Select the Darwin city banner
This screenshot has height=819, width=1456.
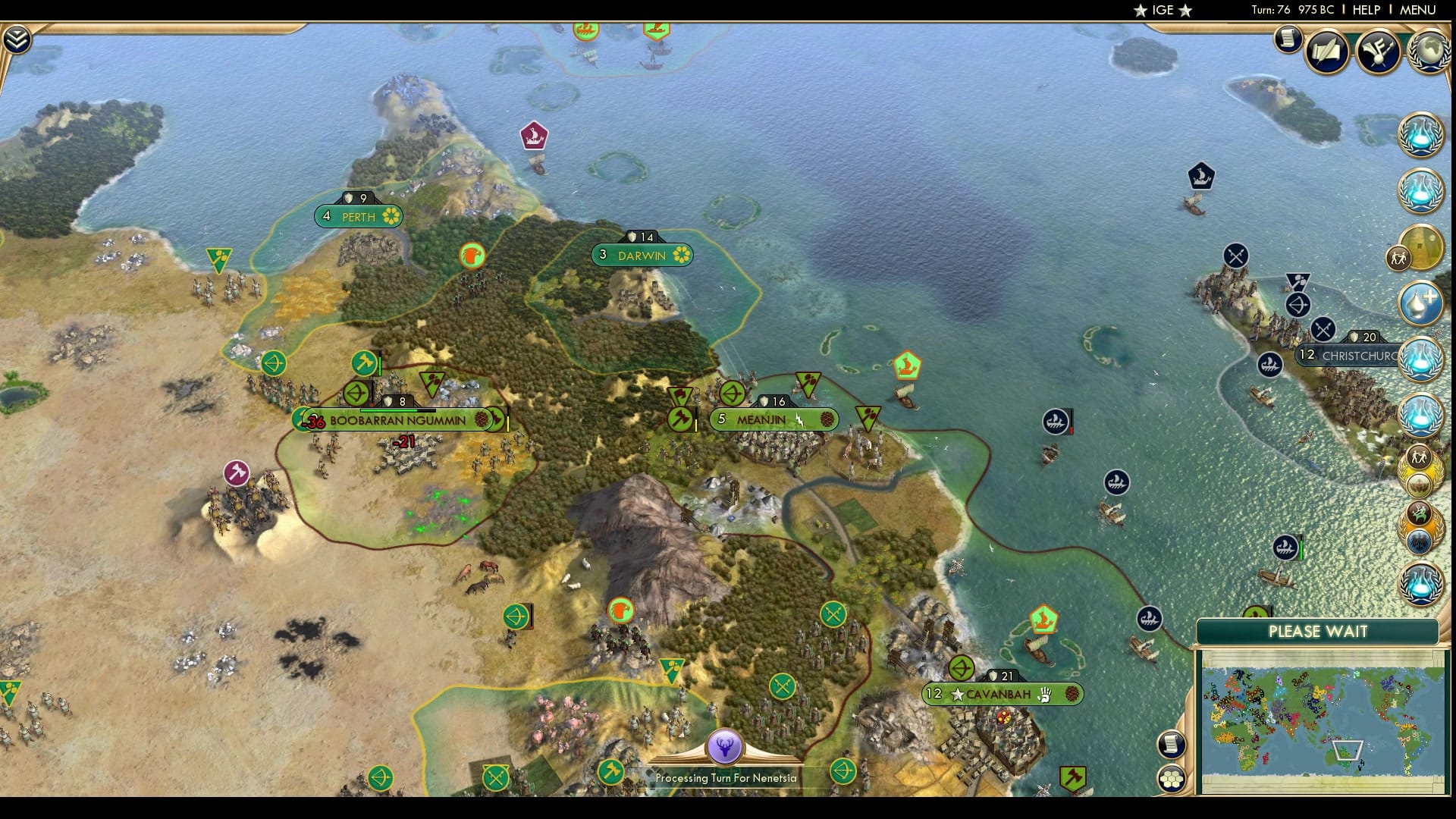pos(642,256)
